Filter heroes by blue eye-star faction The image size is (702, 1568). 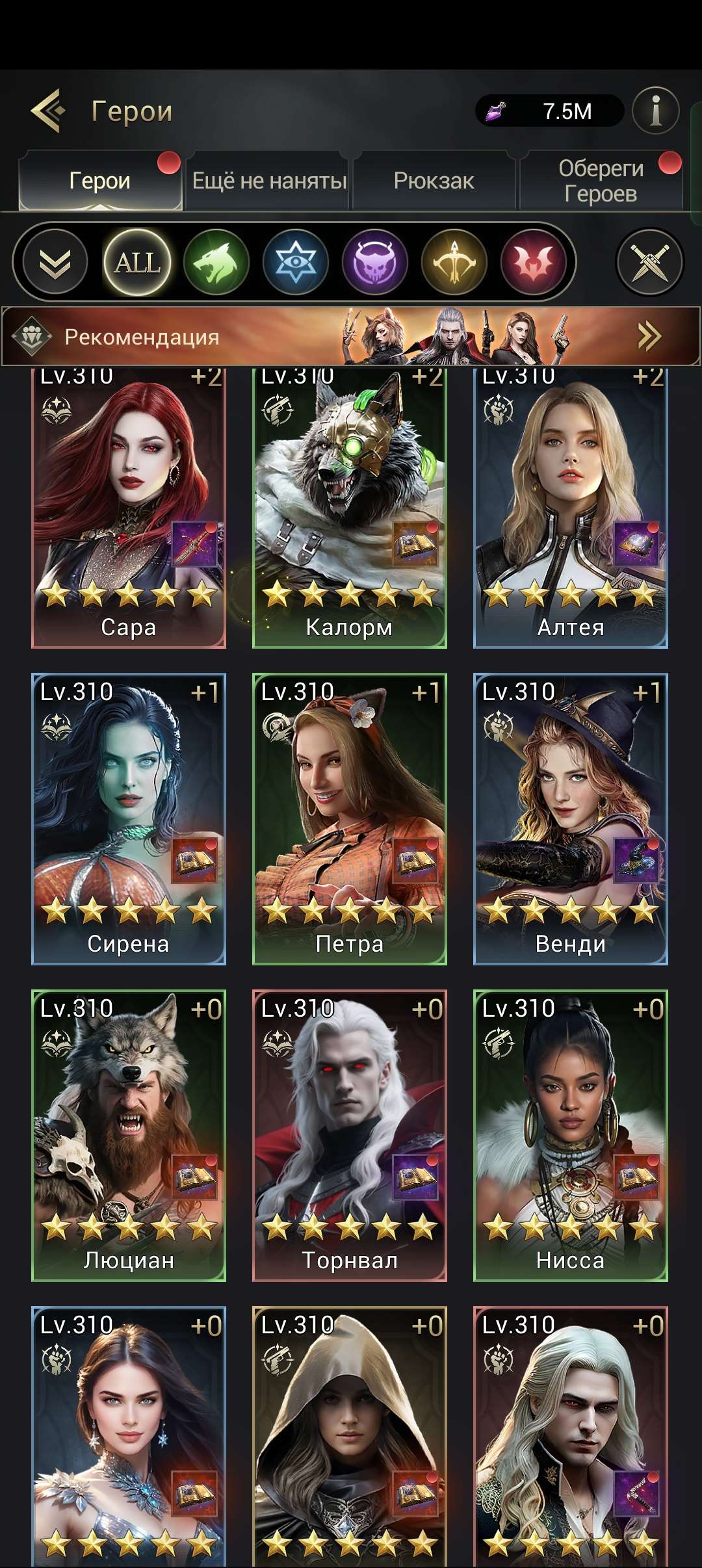pyautogui.click(x=296, y=263)
